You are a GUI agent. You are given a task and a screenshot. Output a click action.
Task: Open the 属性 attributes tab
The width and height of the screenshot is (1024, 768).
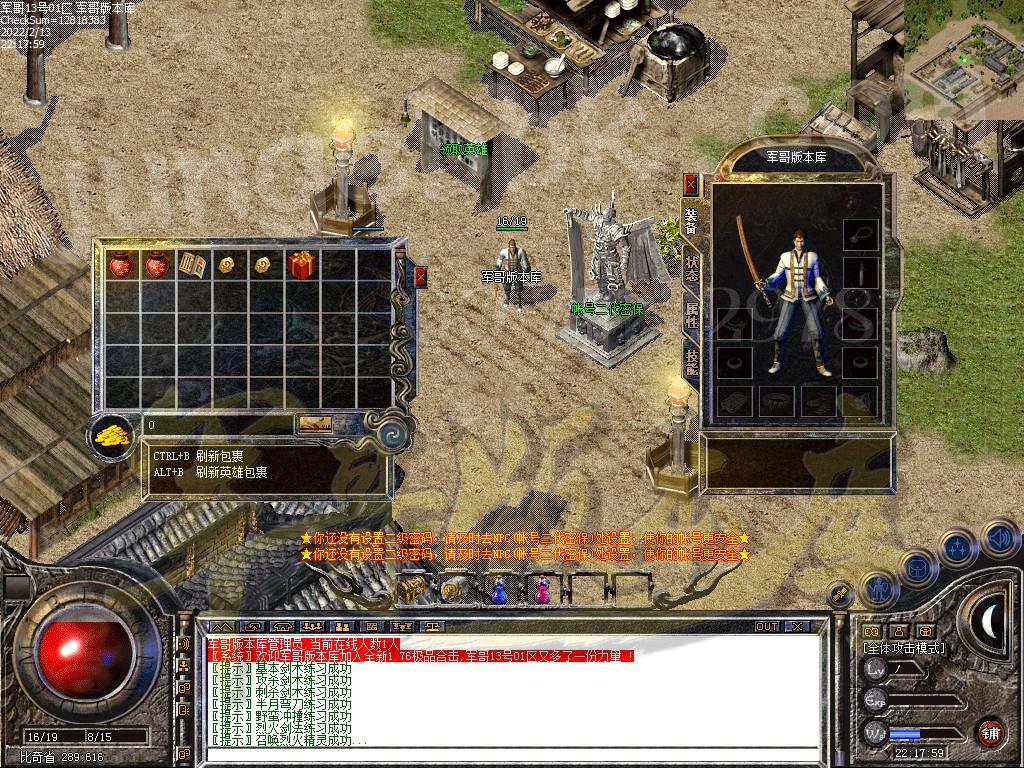pos(690,314)
